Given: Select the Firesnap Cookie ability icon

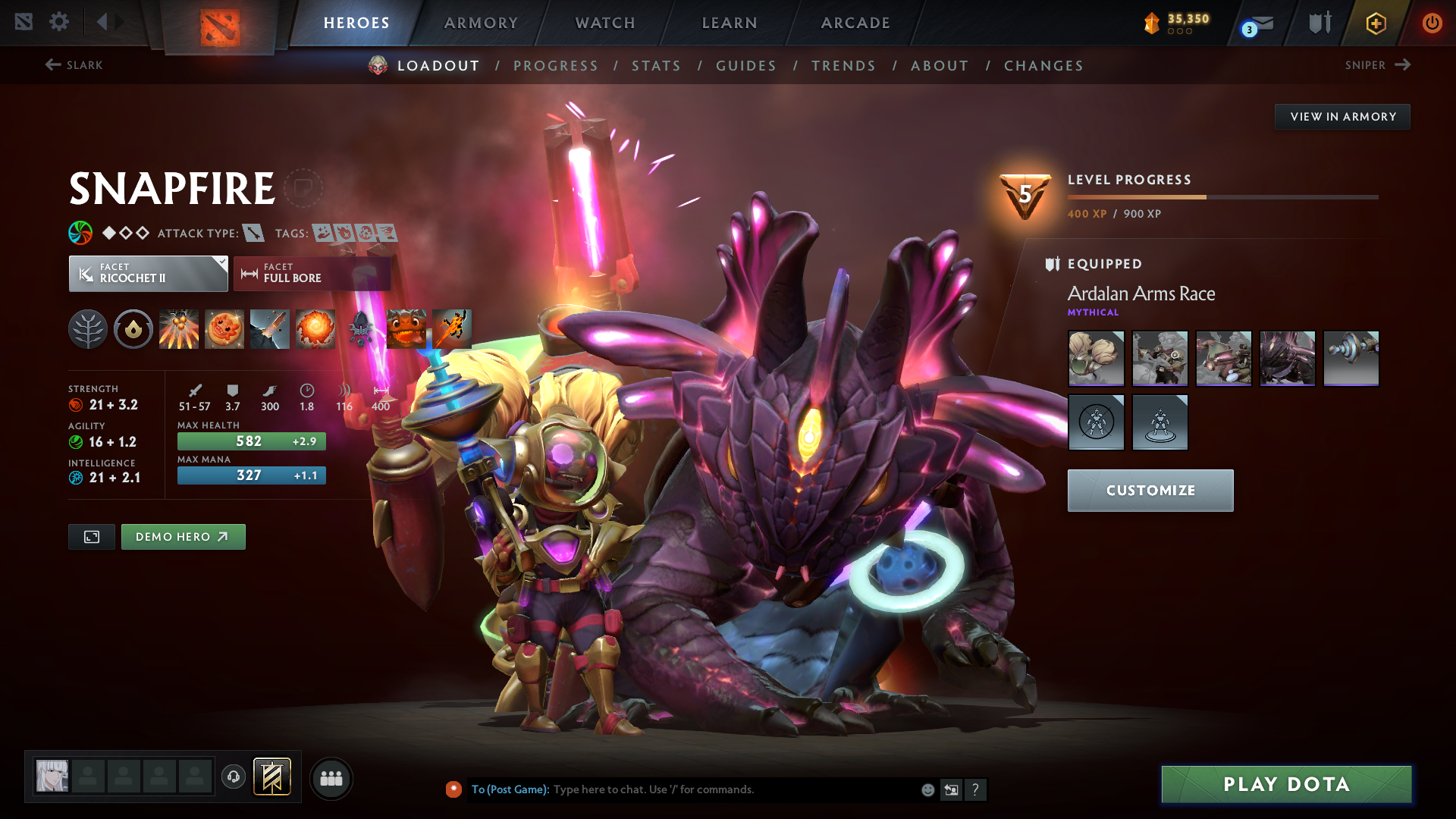Looking at the screenshot, I should [224, 328].
